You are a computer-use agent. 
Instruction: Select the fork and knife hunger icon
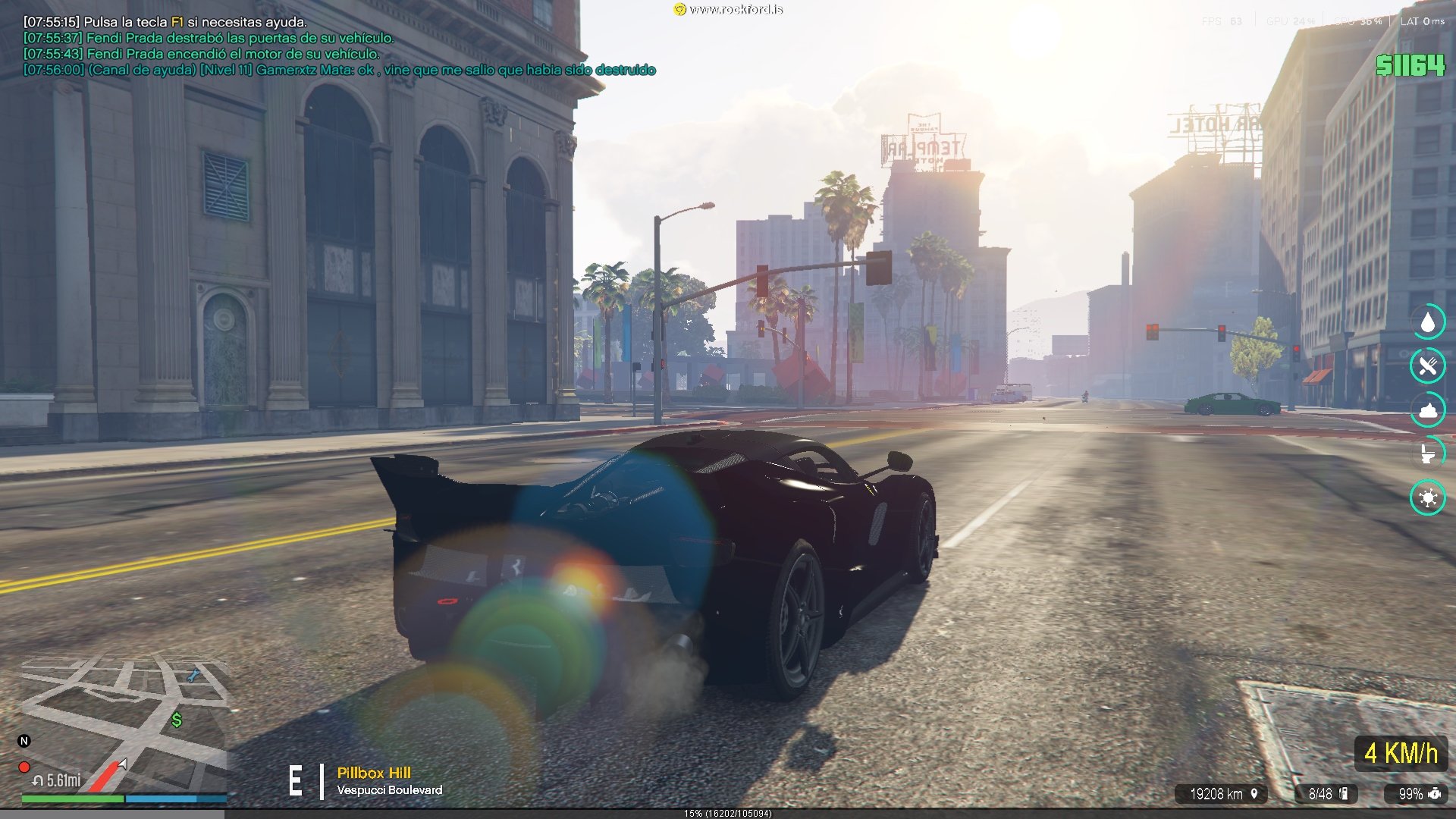[x=1428, y=366]
